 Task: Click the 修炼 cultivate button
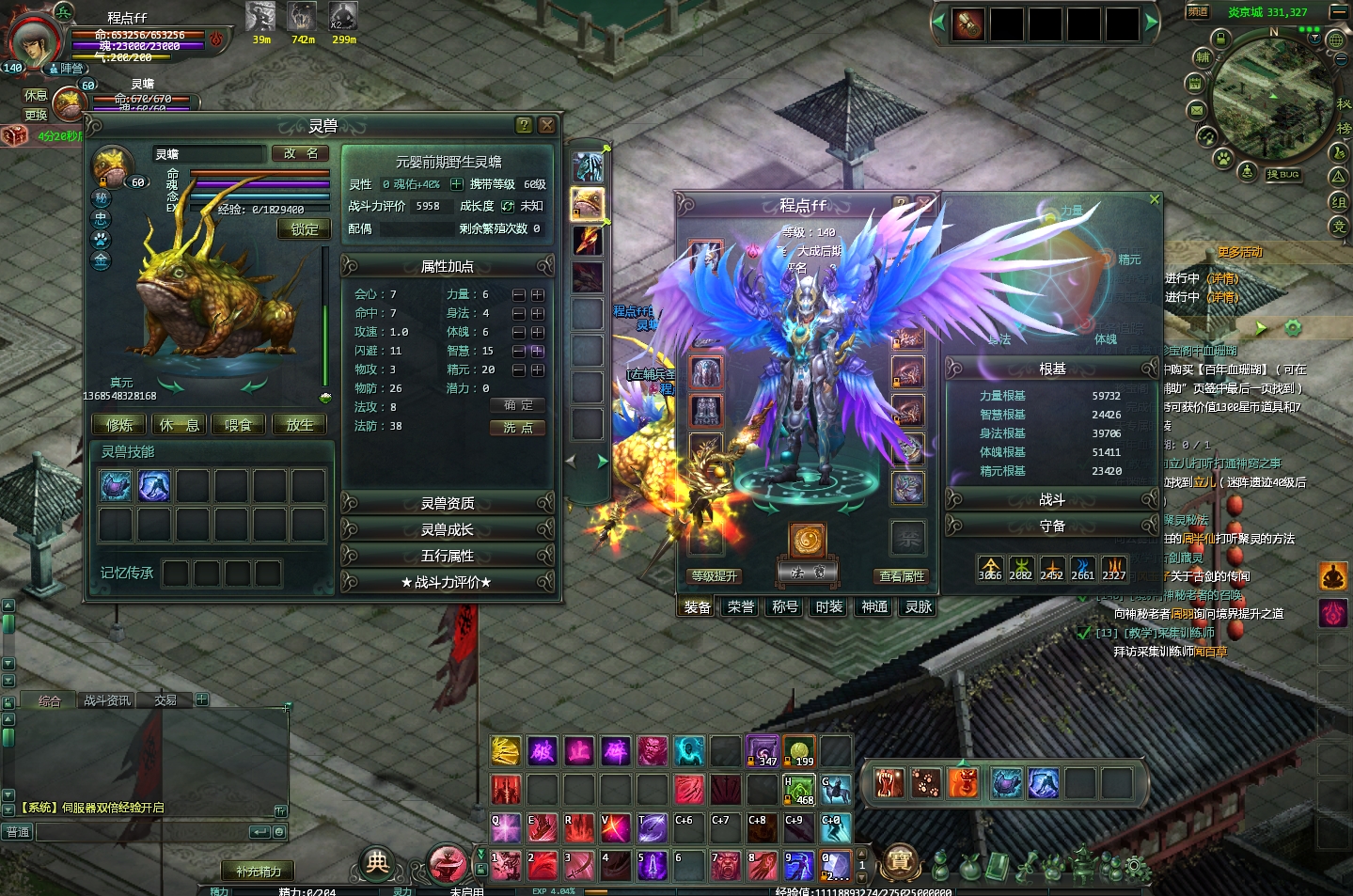point(119,425)
